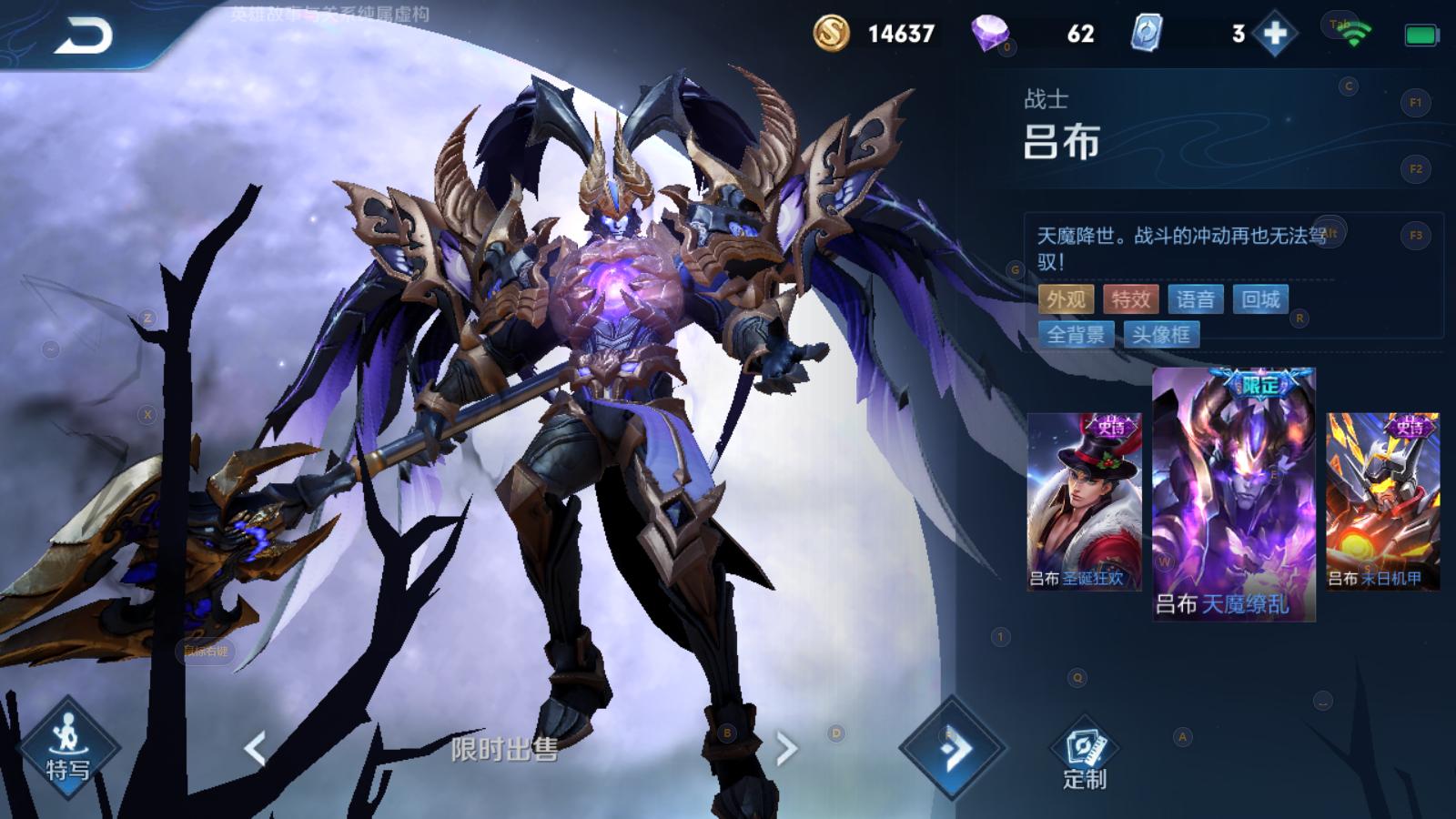
Task: Show the previous skin with left arrow
Action: point(256,749)
